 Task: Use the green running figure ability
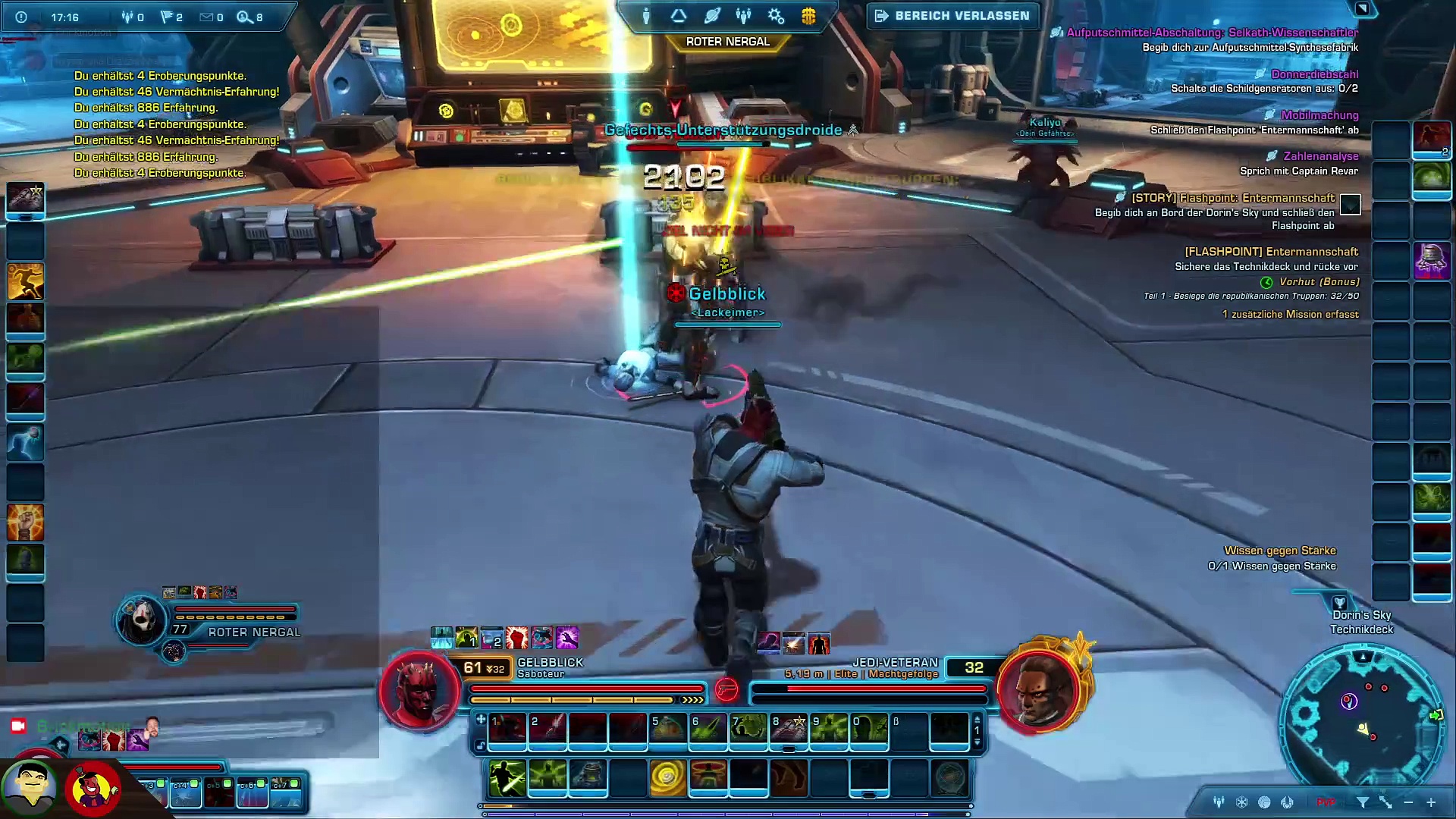(x=507, y=777)
